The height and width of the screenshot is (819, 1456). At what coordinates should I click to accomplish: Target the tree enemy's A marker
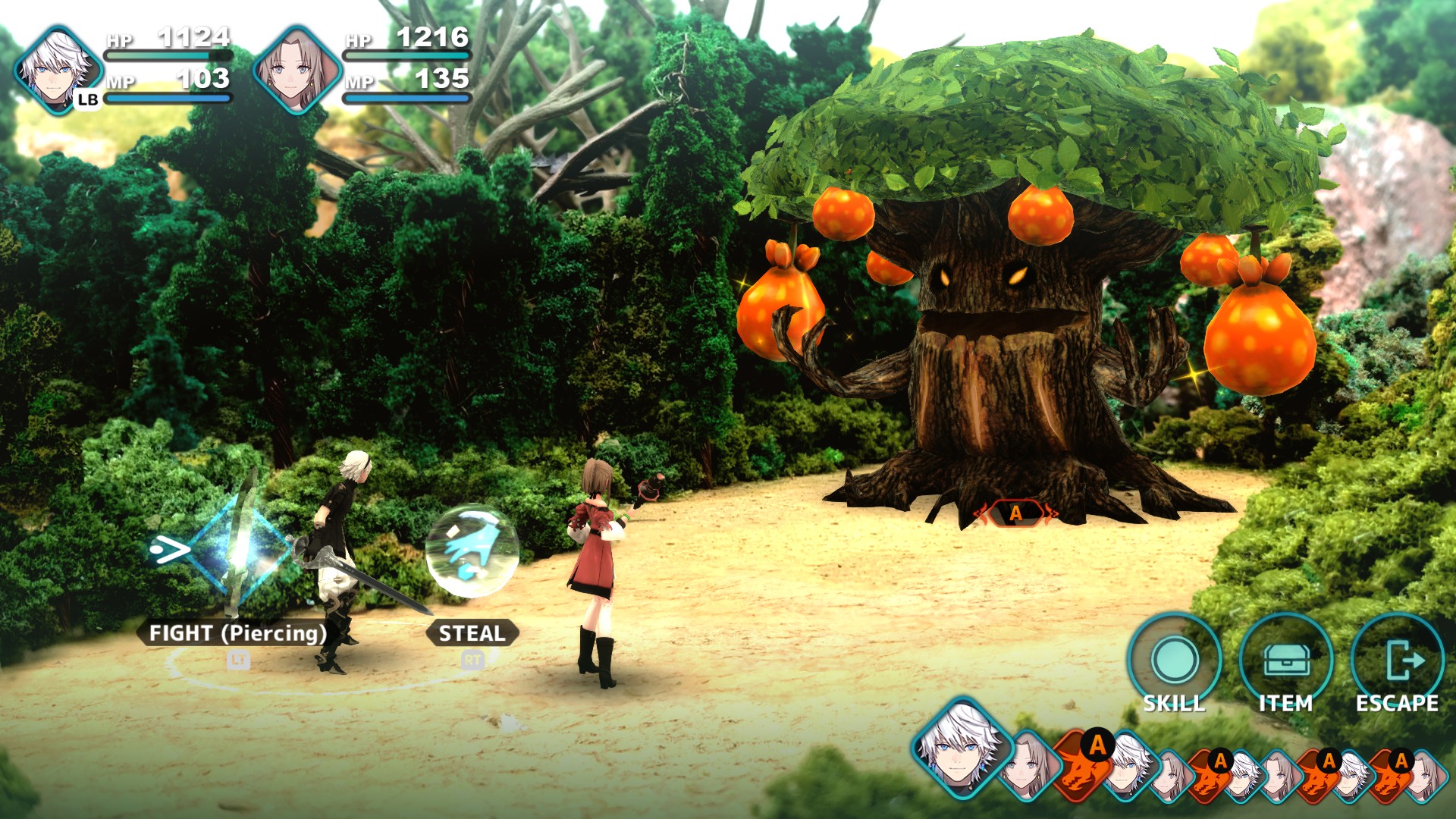tap(1016, 513)
